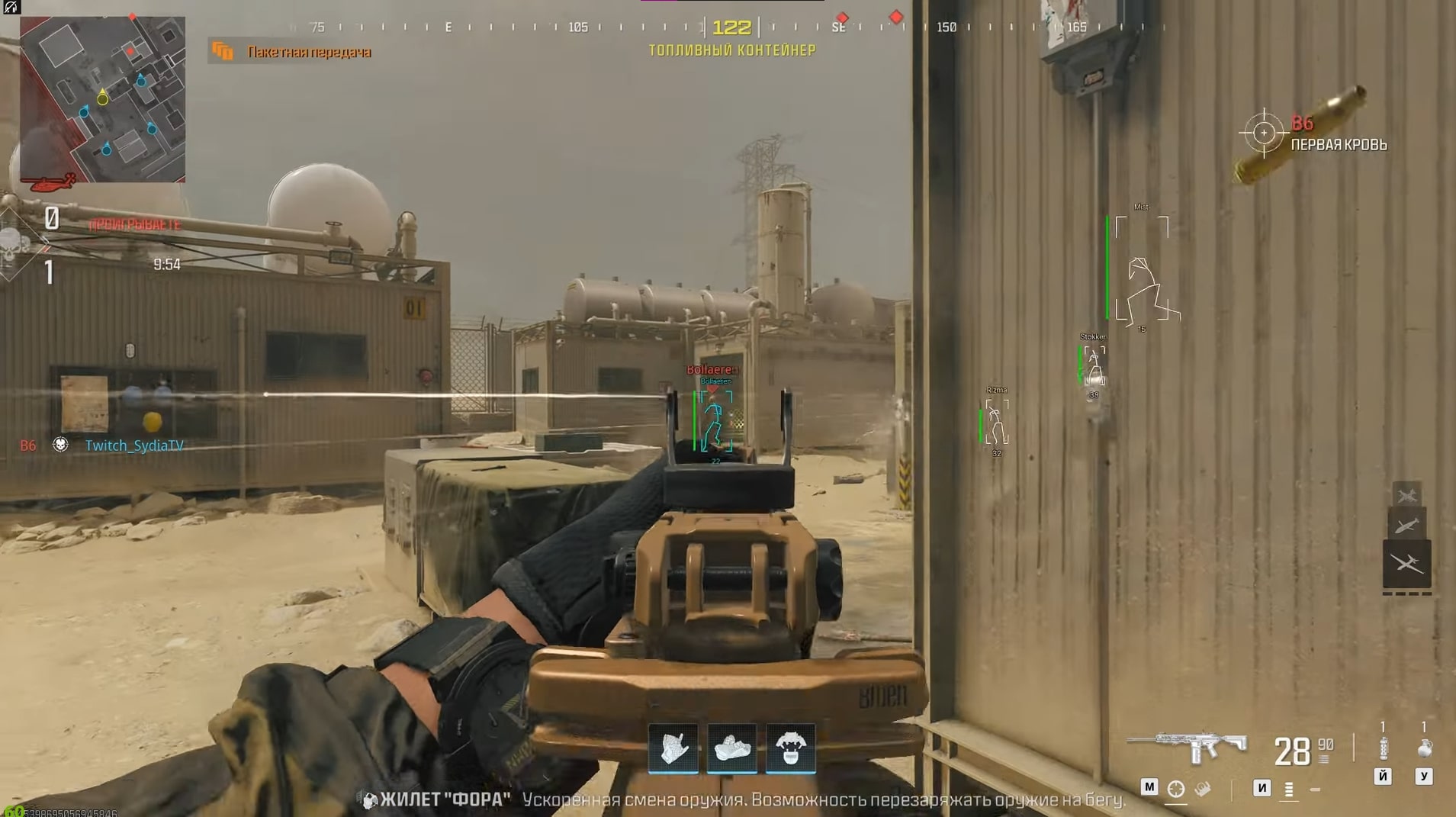This screenshot has width=1456, height=817.
Task: Toggle the crosshair icon beside the 'М' key
Action: 1177,790
